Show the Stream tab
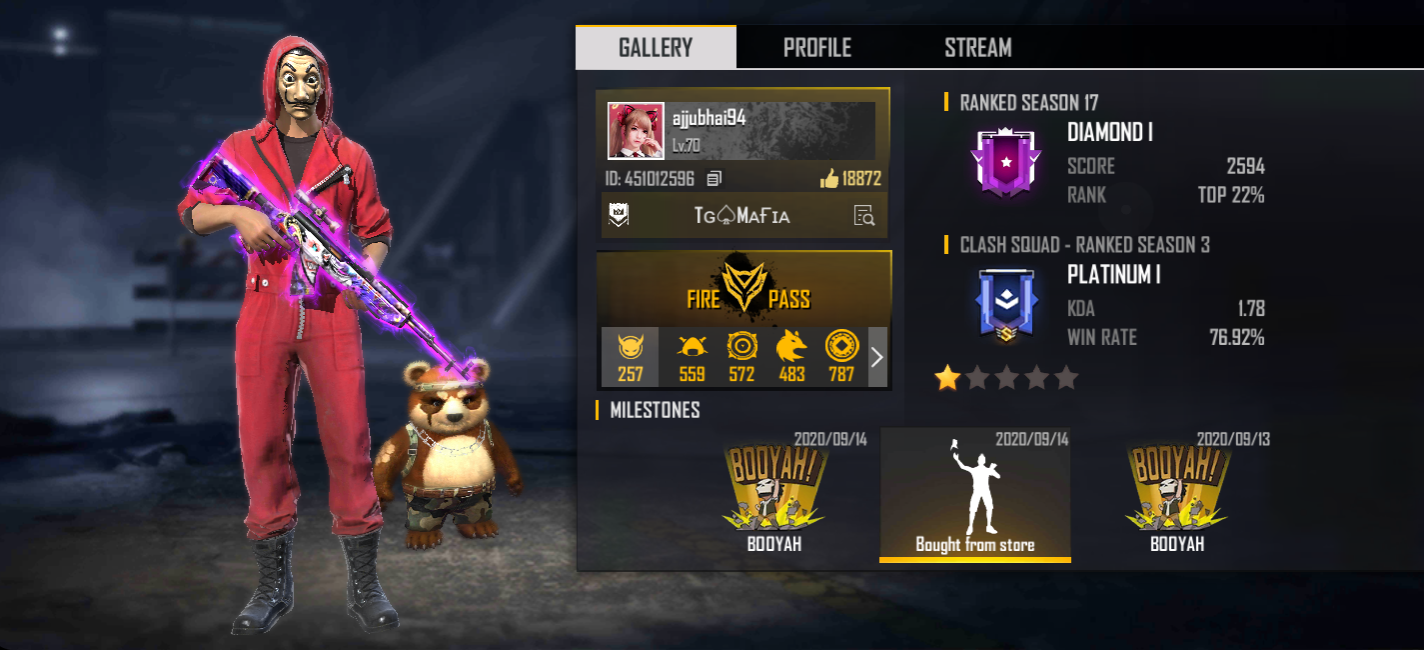1424x650 pixels. (977, 47)
